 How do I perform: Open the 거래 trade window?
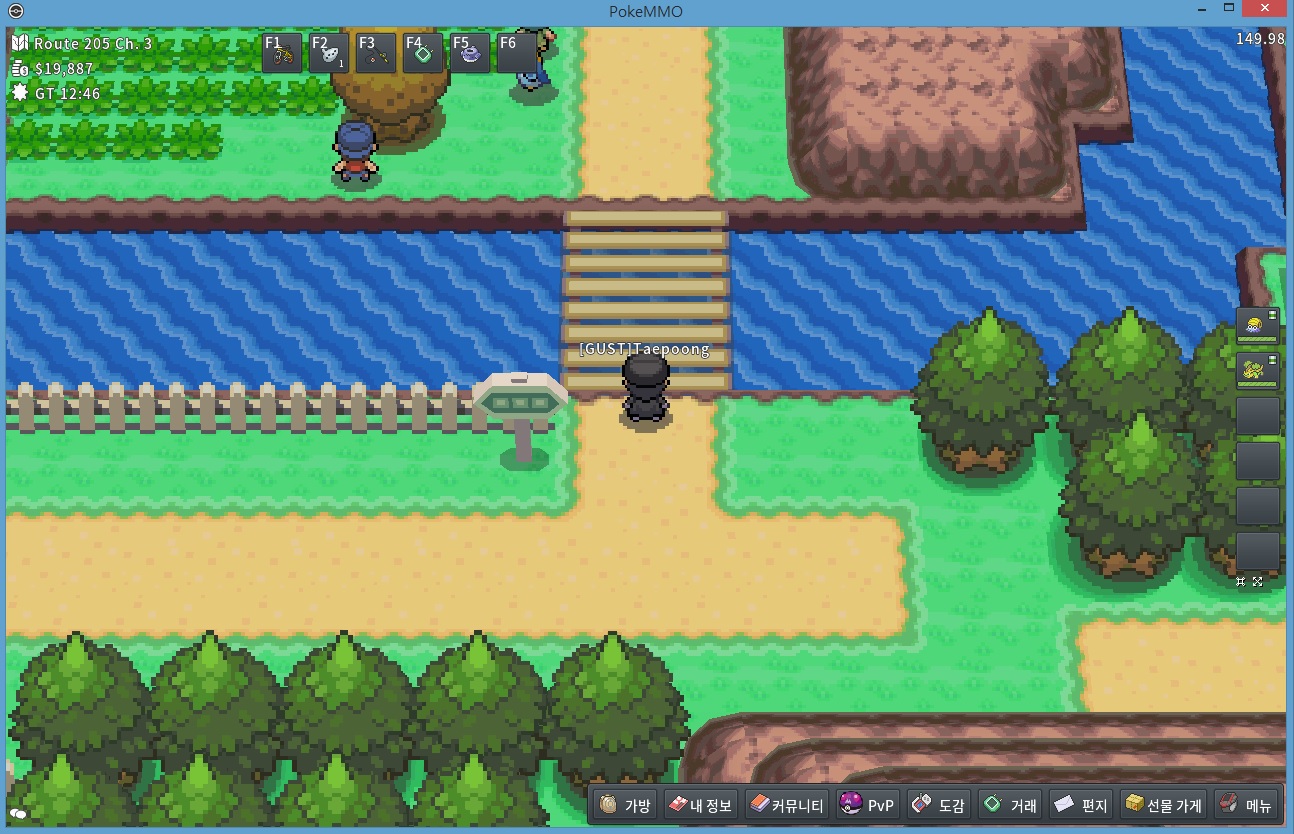tap(1010, 805)
